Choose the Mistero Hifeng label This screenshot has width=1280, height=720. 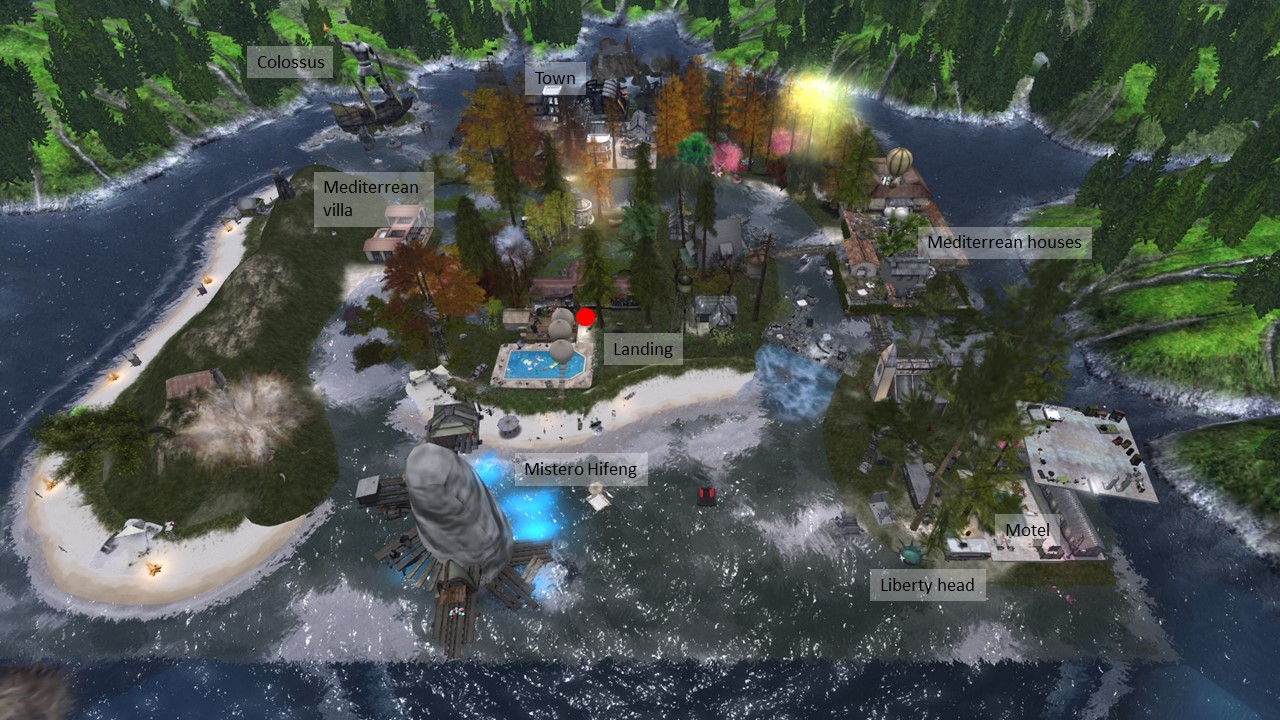(x=580, y=469)
